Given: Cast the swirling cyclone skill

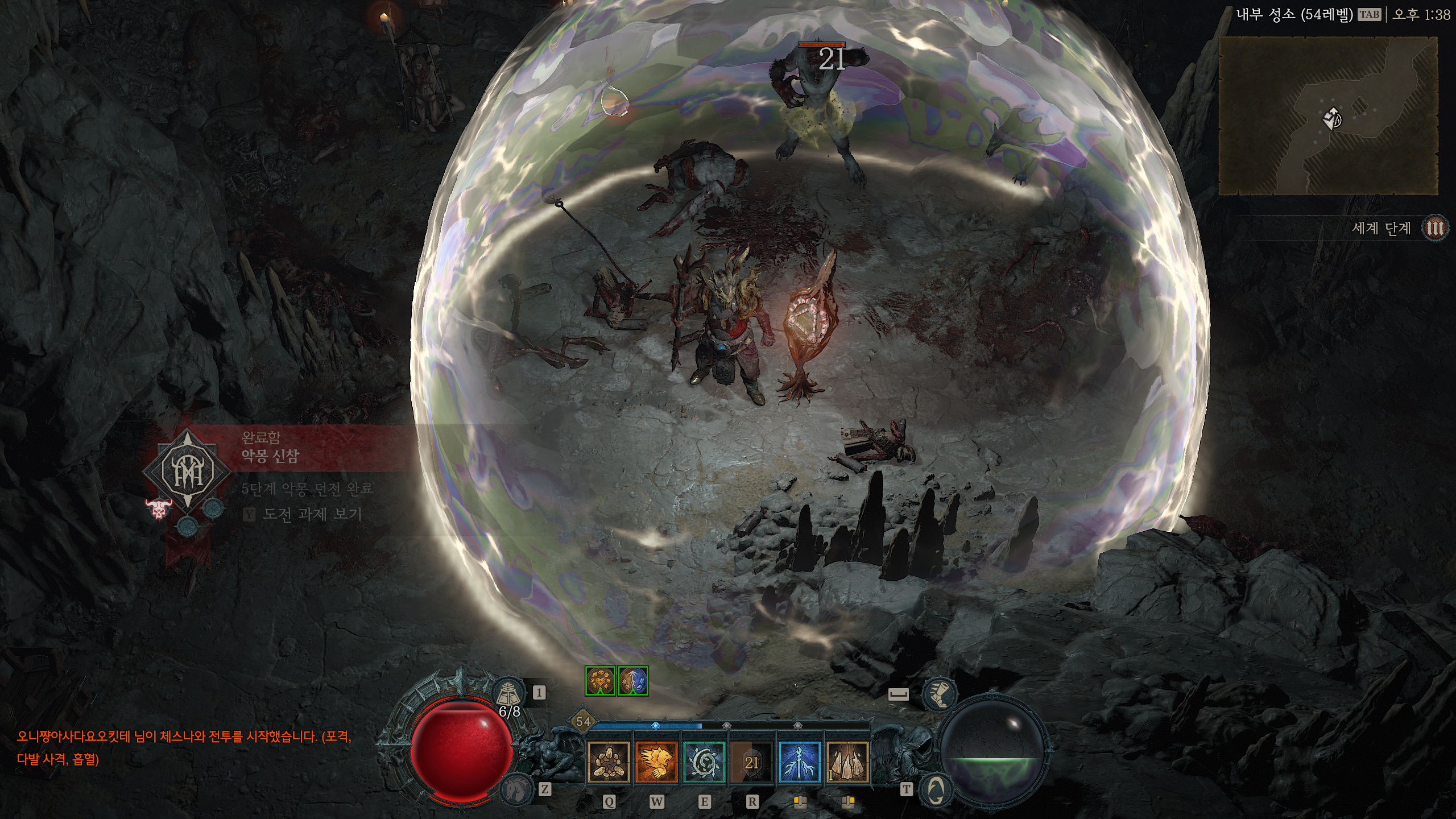Looking at the screenshot, I should [704, 763].
